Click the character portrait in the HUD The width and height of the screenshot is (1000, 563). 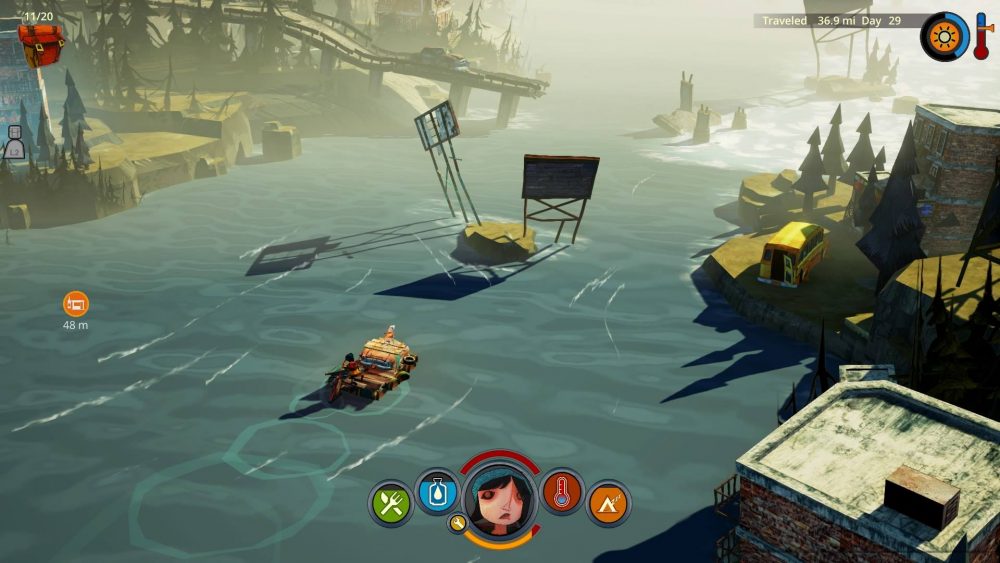(x=501, y=499)
